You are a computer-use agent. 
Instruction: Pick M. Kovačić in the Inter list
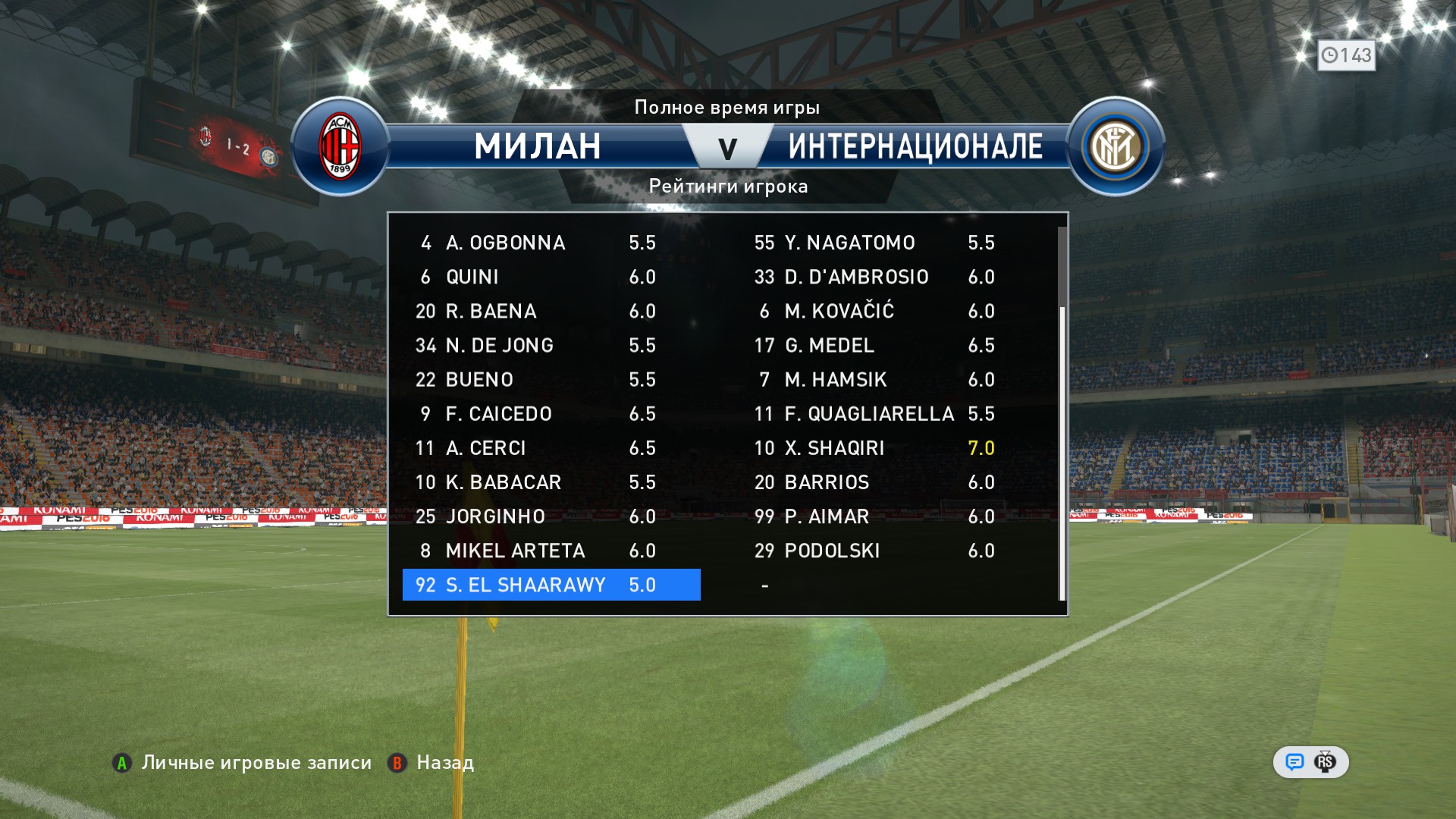click(874, 311)
